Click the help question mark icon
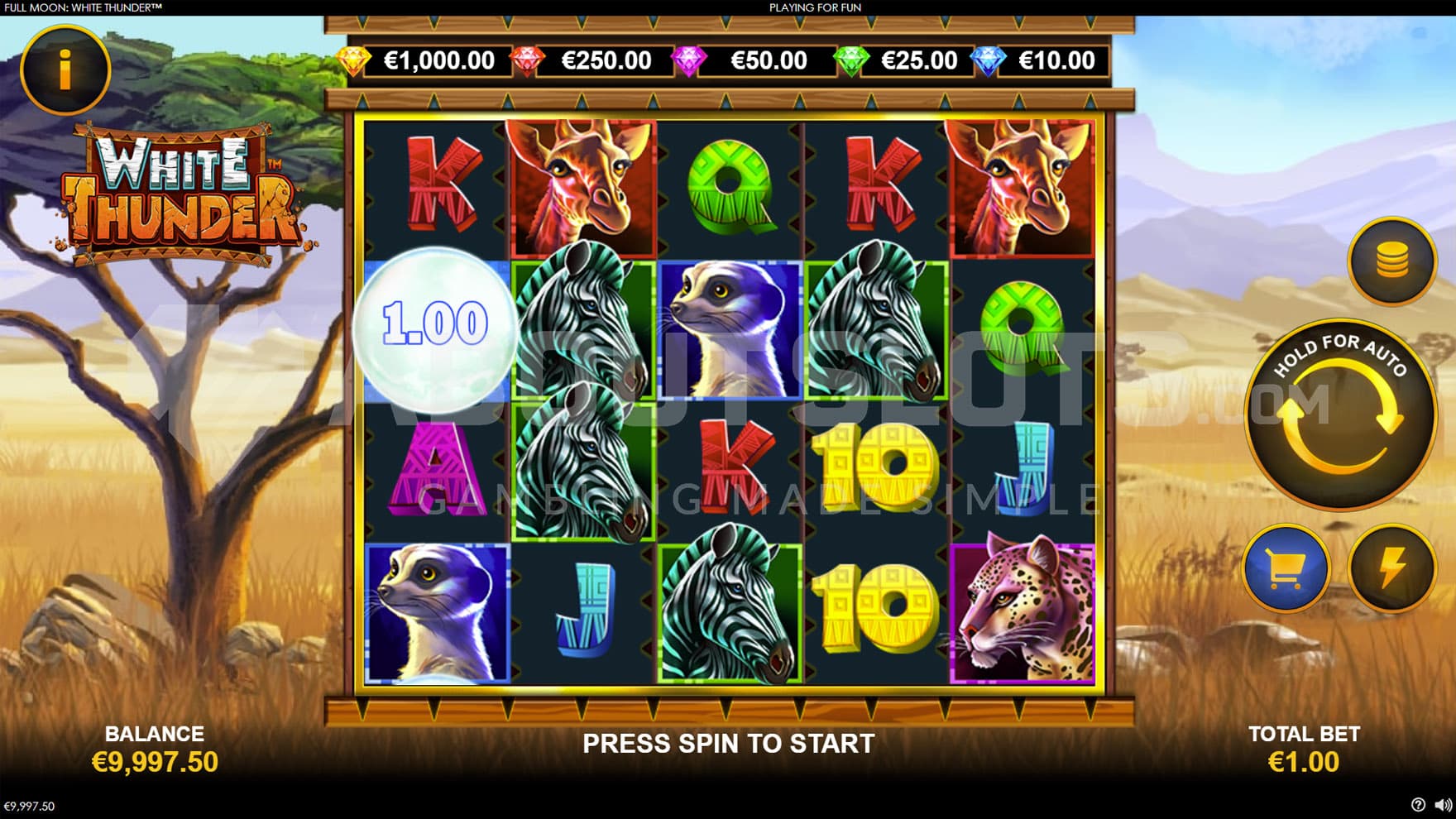 (1418, 805)
